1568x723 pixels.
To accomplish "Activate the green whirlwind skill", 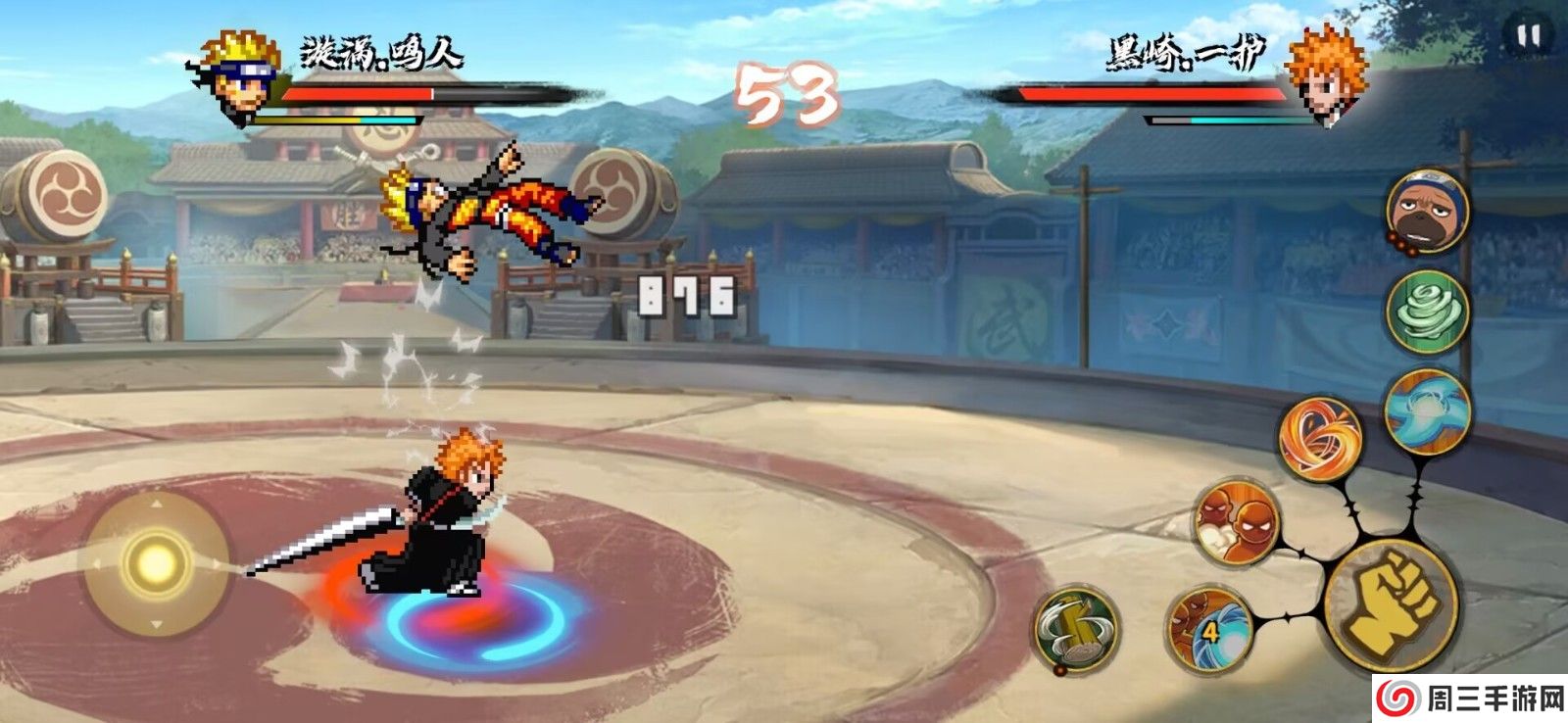I will pyautogui.click(x=1427, y=312).
